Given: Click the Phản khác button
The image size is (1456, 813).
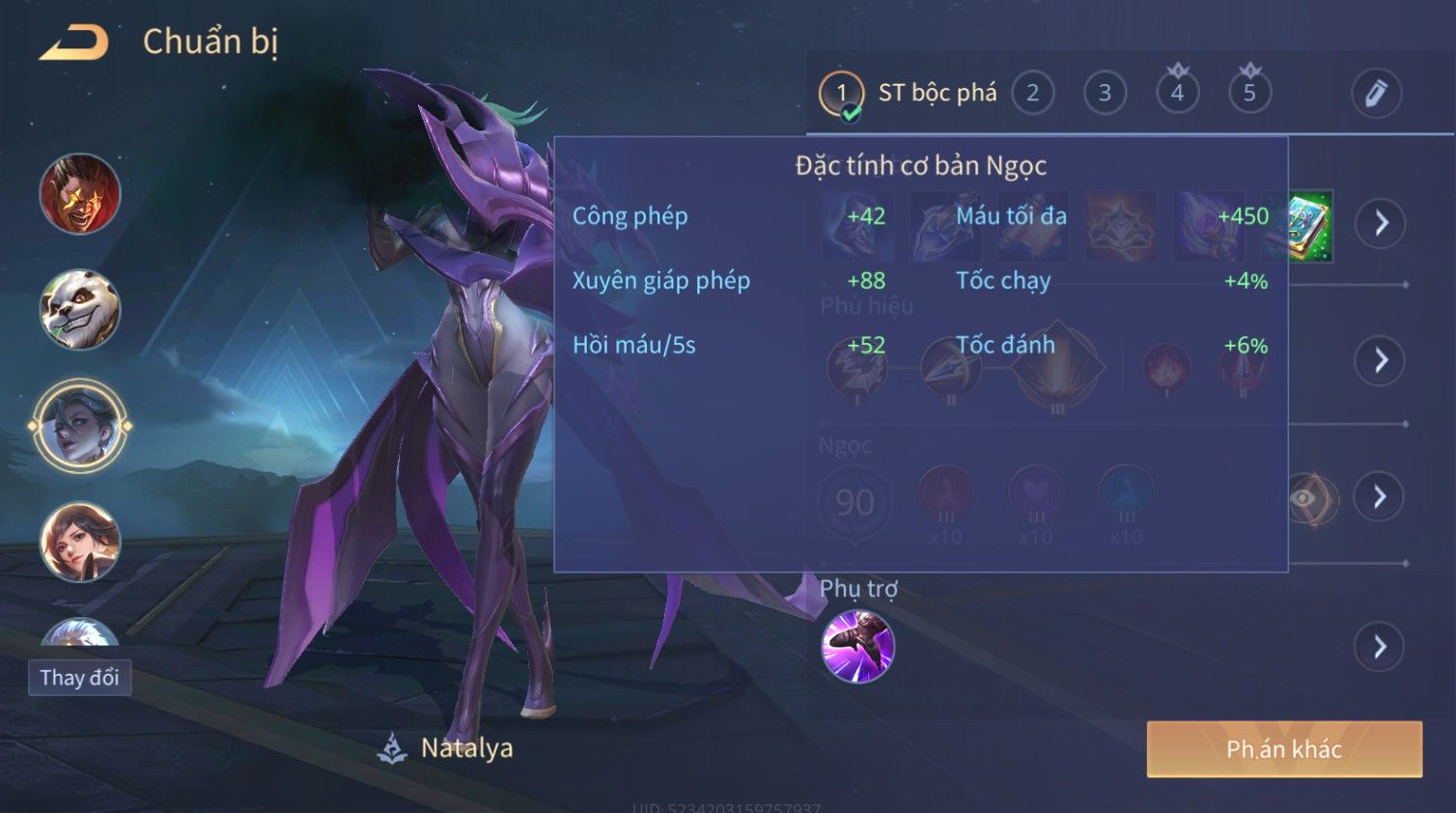Looking at the screenshot, I should pos(1284,749).
